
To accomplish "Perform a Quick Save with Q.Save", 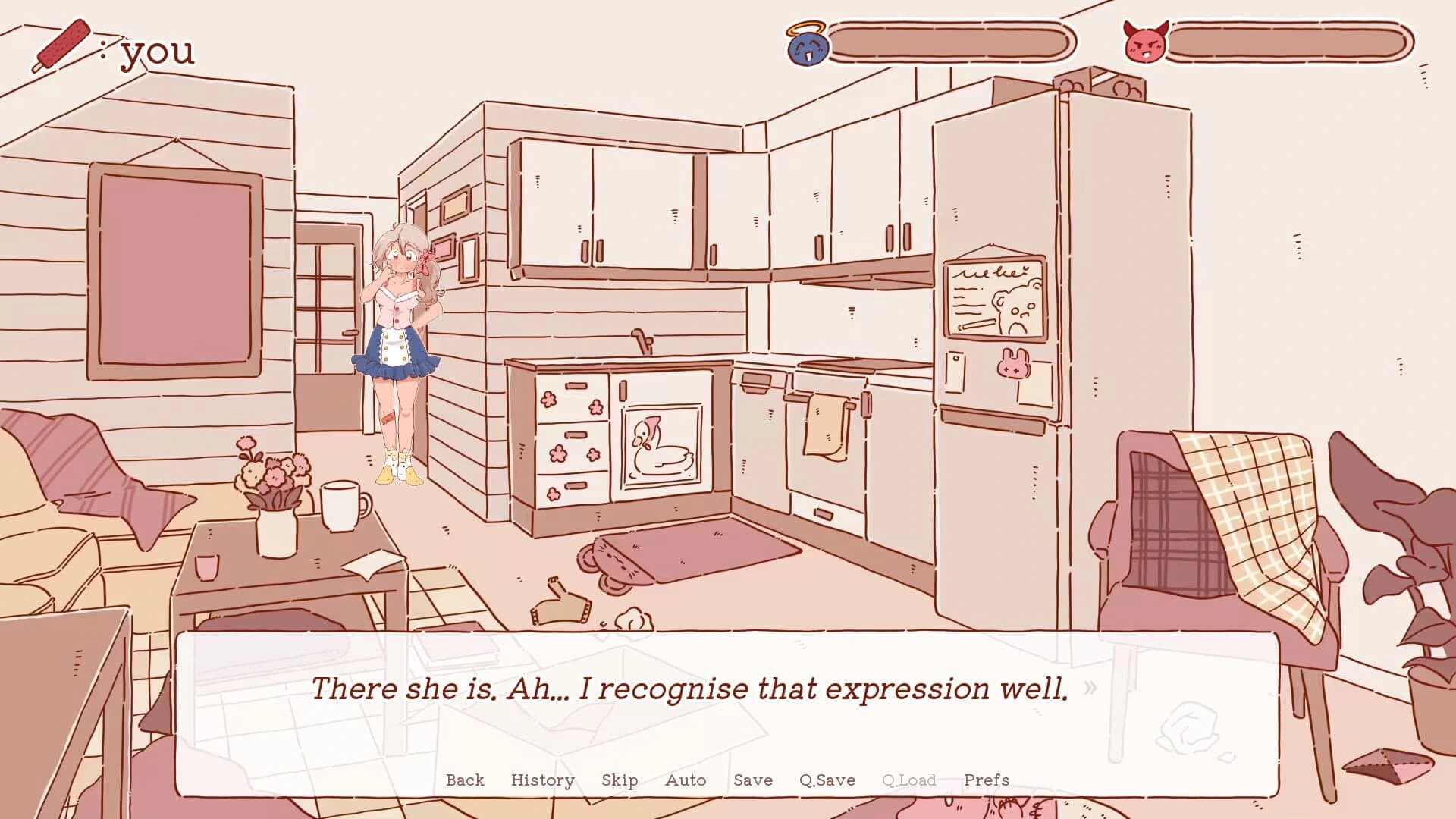I will pos(829,780).
